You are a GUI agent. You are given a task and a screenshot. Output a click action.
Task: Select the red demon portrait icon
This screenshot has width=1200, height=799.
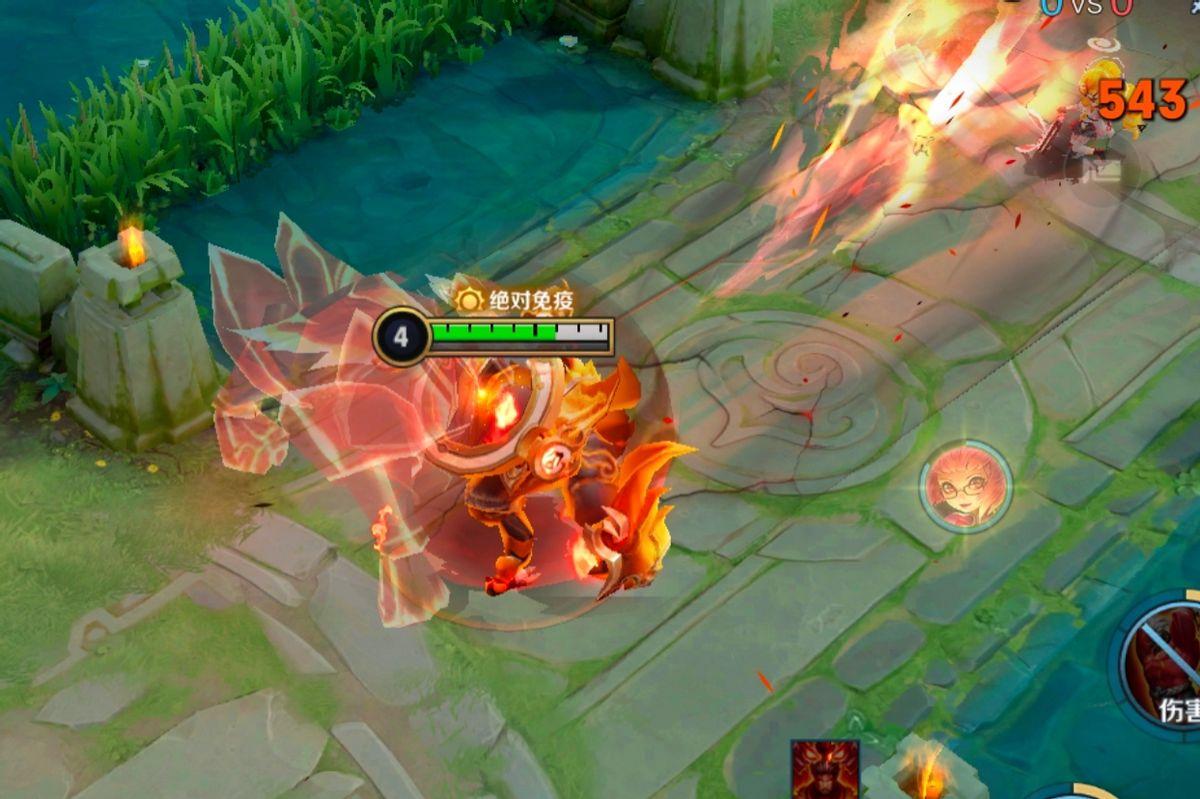[x=825, y=769]
